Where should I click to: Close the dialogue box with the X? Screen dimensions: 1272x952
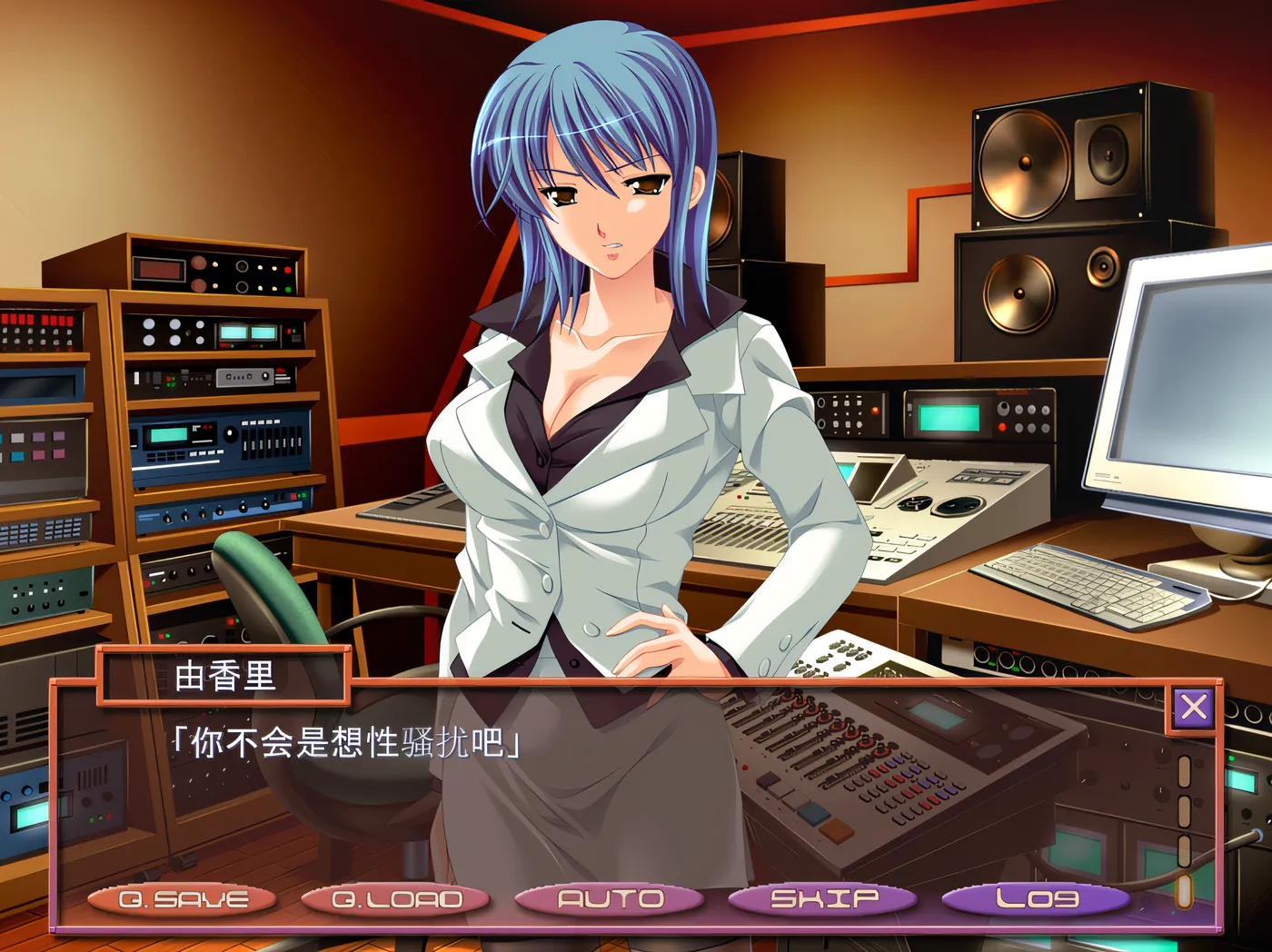1193,707
